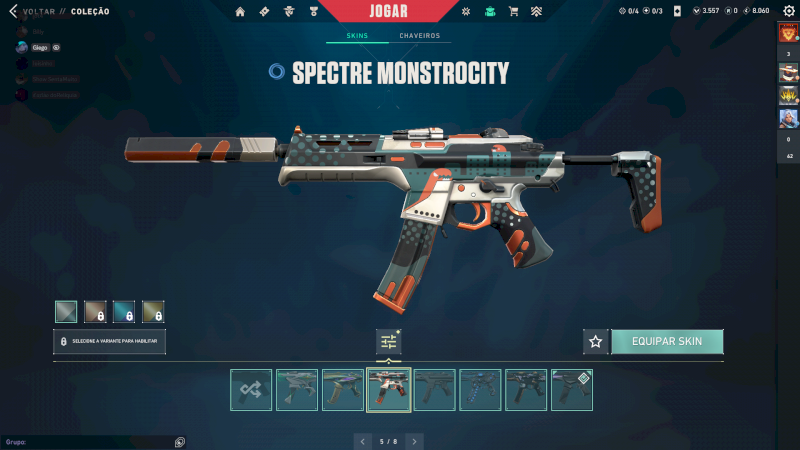The image size is (800, 450).
Task: Click the locked variant enable button
Action: tap(110, 342)
